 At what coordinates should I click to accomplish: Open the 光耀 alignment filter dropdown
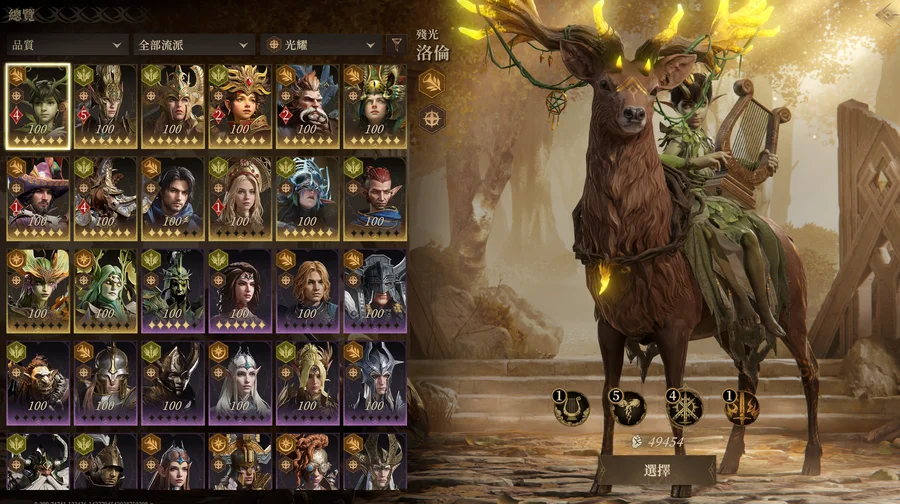click(x=321, y=45)
